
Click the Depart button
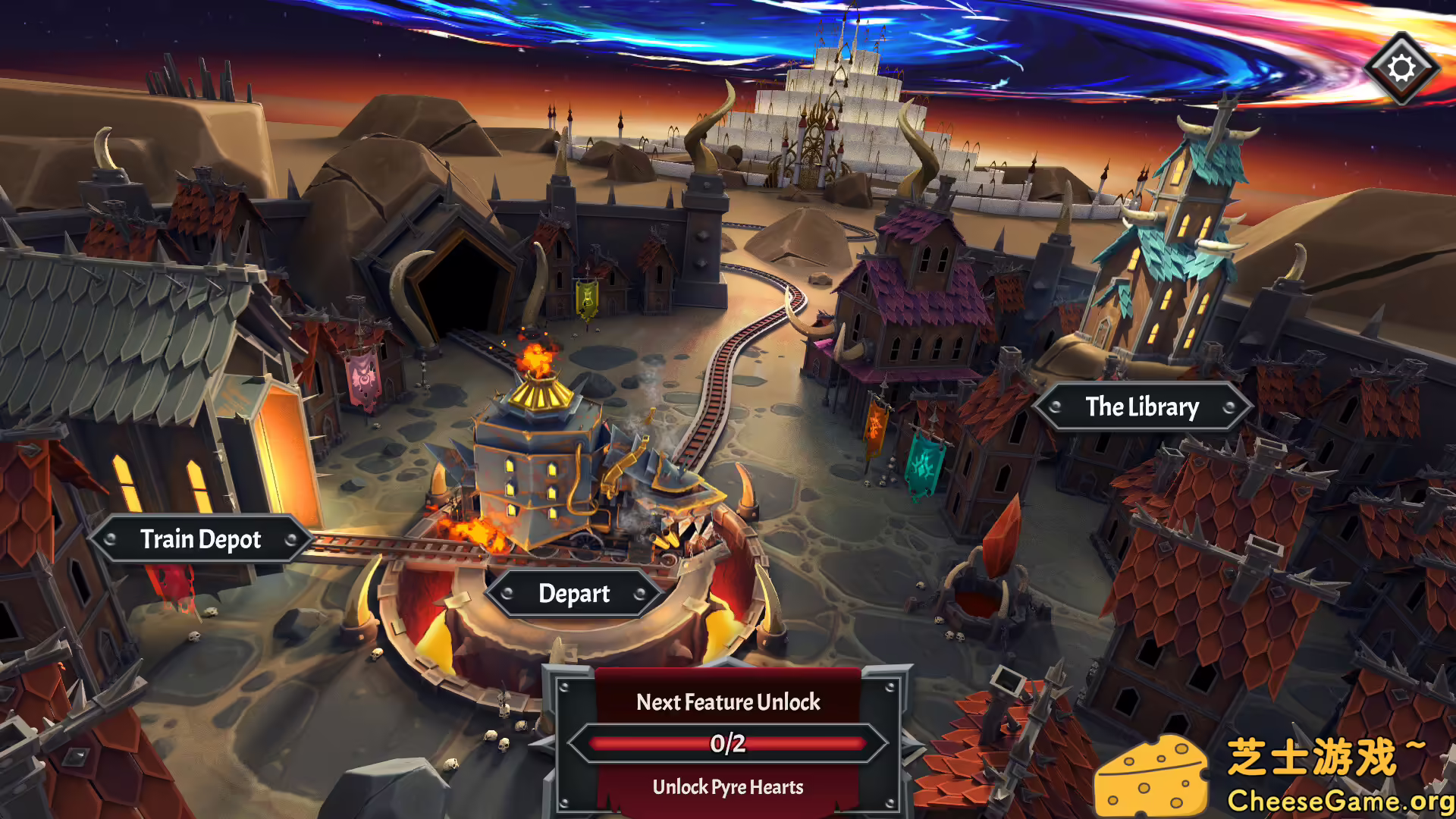tap(574, 594)
